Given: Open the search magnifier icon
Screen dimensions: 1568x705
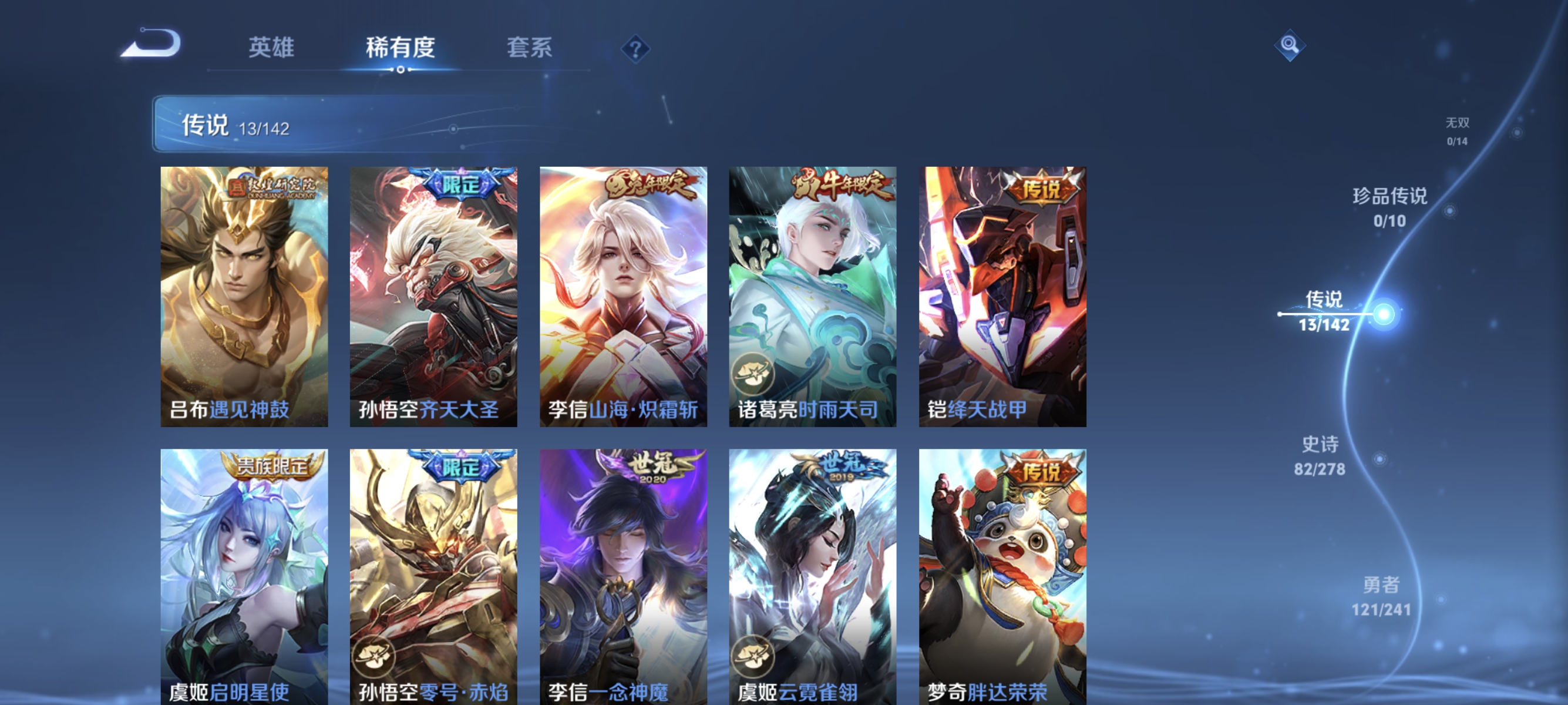Looking at the screenshot, I should (x=1290, y=45).
